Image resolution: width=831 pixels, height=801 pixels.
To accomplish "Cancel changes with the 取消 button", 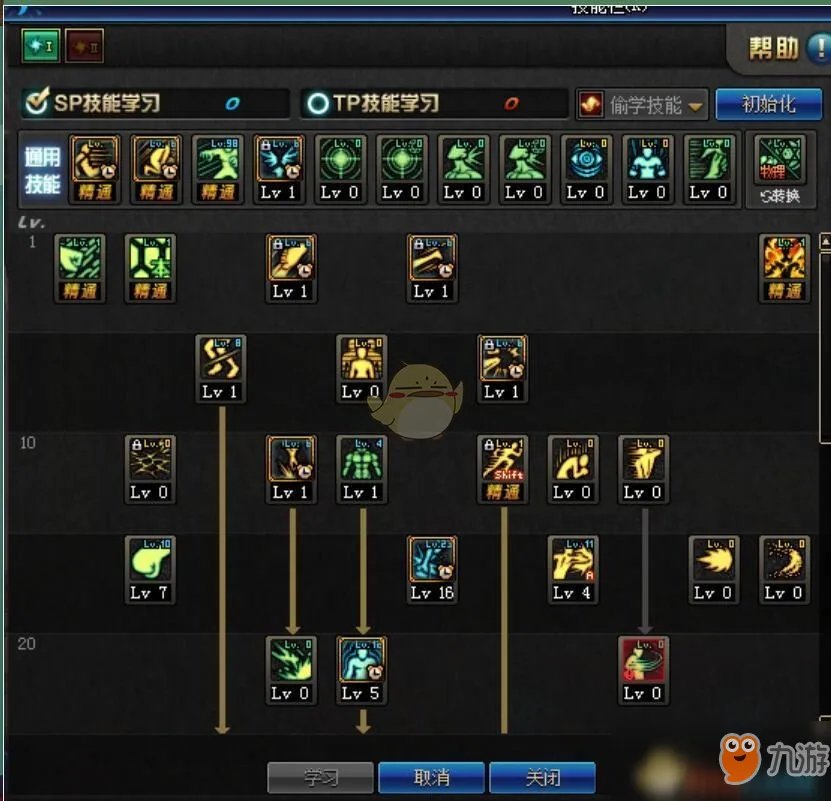I will coord(431,777).
